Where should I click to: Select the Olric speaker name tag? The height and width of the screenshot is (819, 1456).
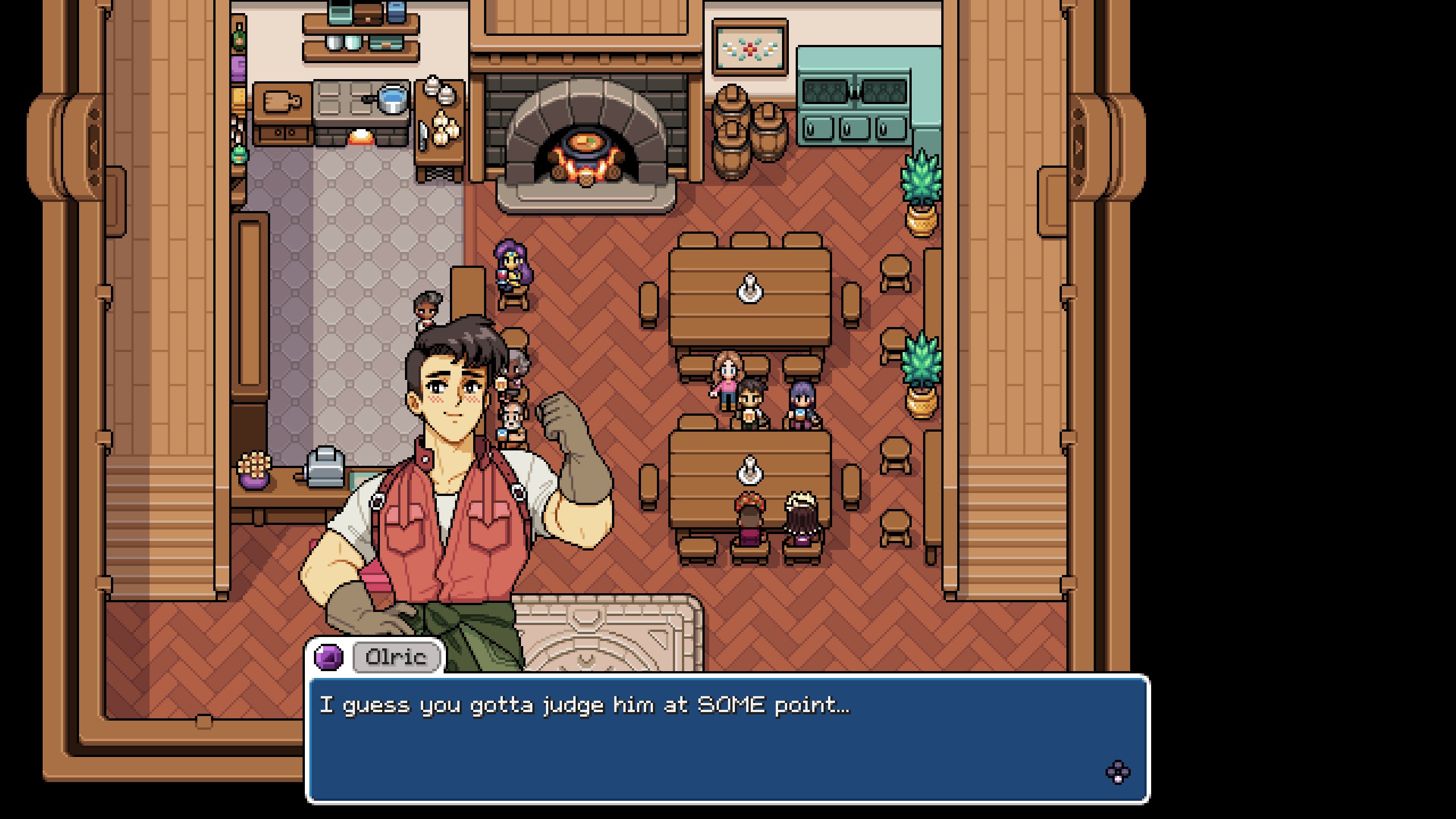pyautogui.click(x=396, y=657)
